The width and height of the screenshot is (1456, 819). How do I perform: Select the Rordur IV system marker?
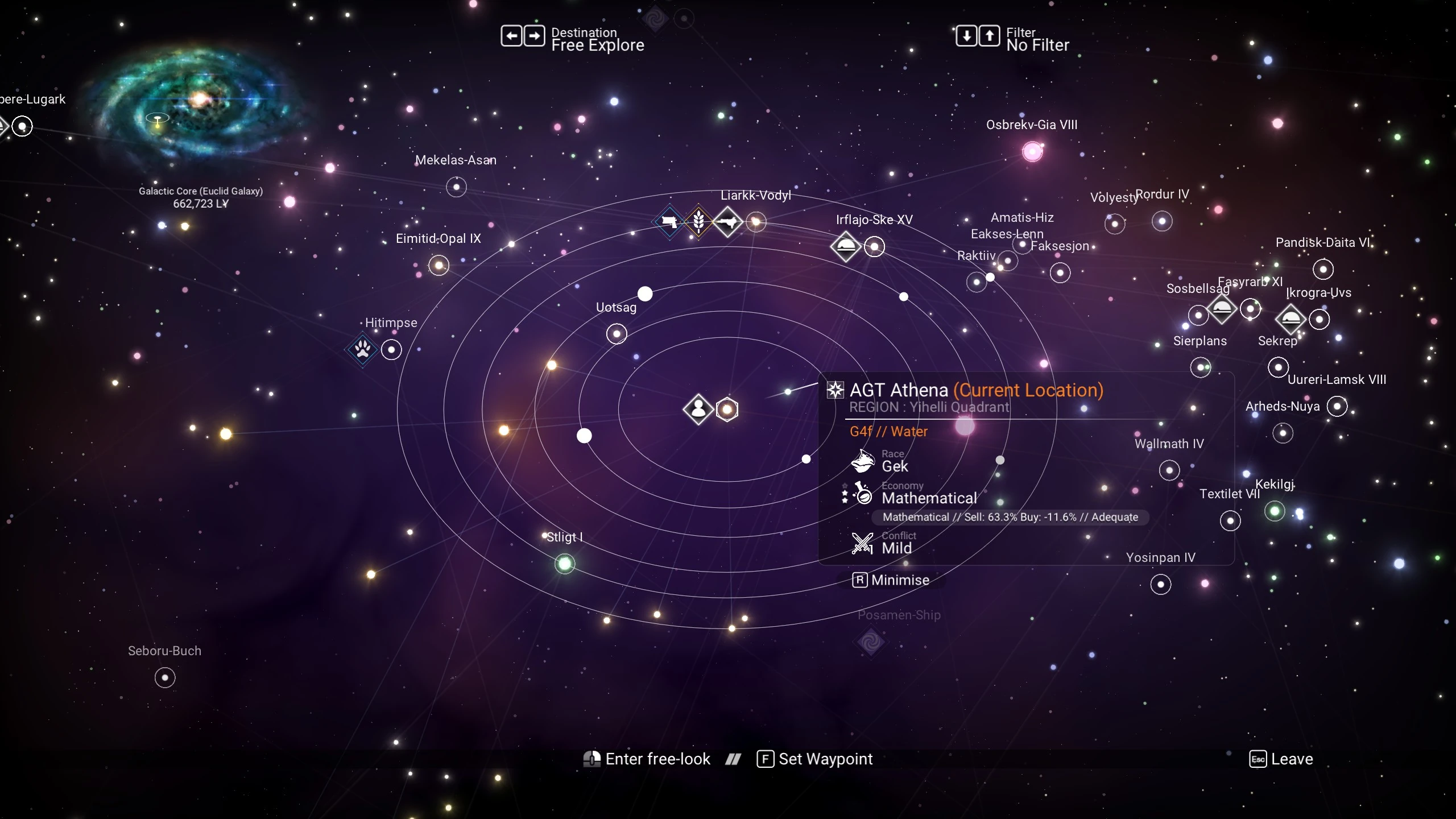tap(1162, 221)
